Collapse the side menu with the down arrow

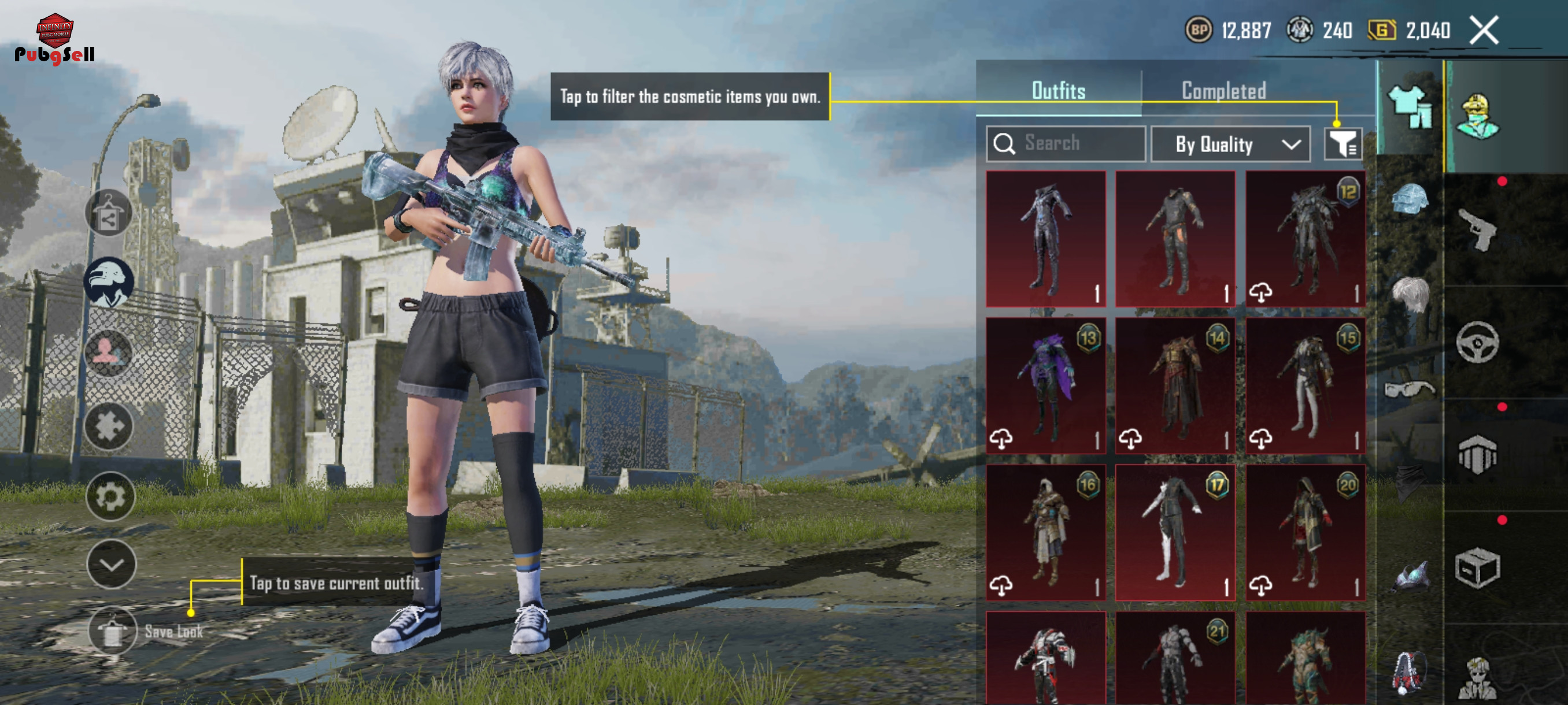(x=112, y=564)
